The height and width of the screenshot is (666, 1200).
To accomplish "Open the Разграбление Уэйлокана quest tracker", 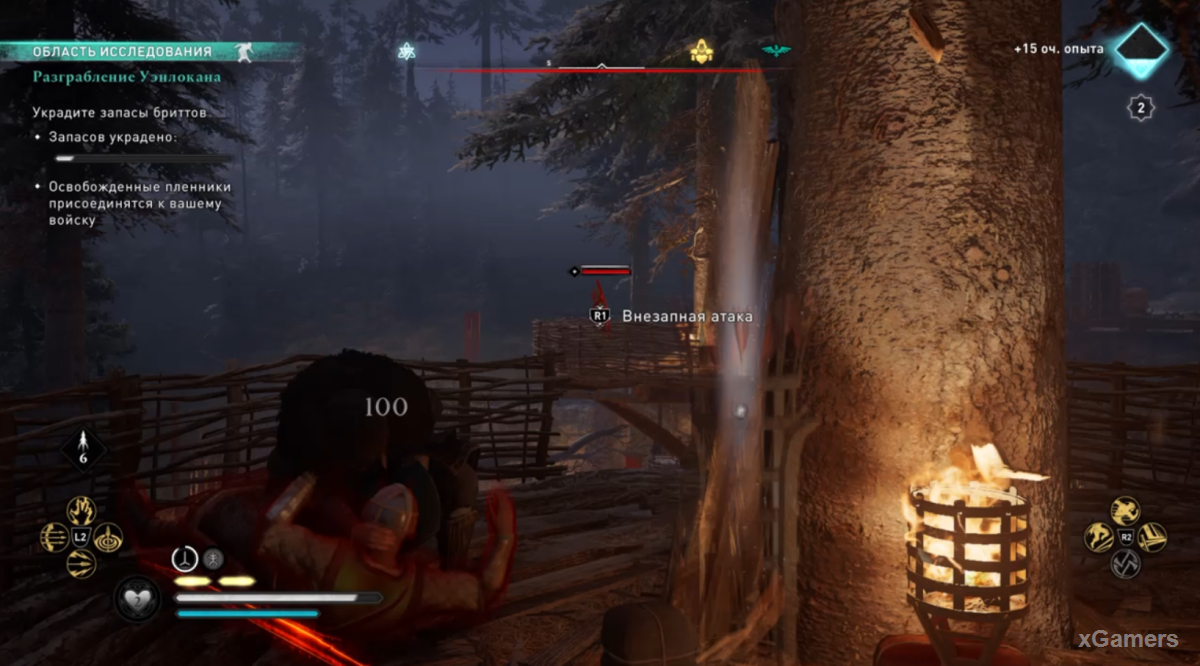I will (126, 76).
